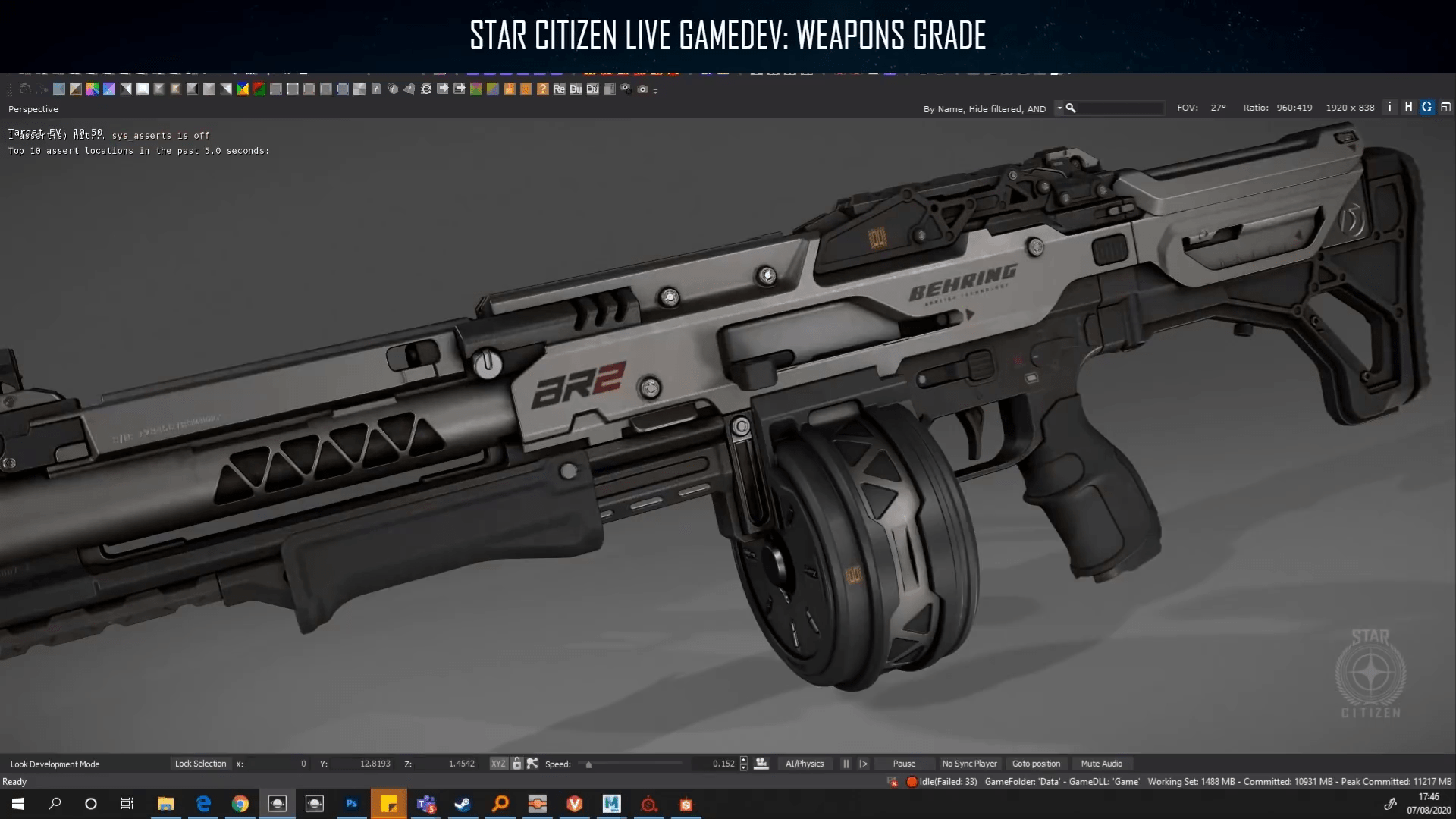Select the 'i' info icon above the viewport
Viewport: 1456px width, 819px height.
coord(1390,108)
